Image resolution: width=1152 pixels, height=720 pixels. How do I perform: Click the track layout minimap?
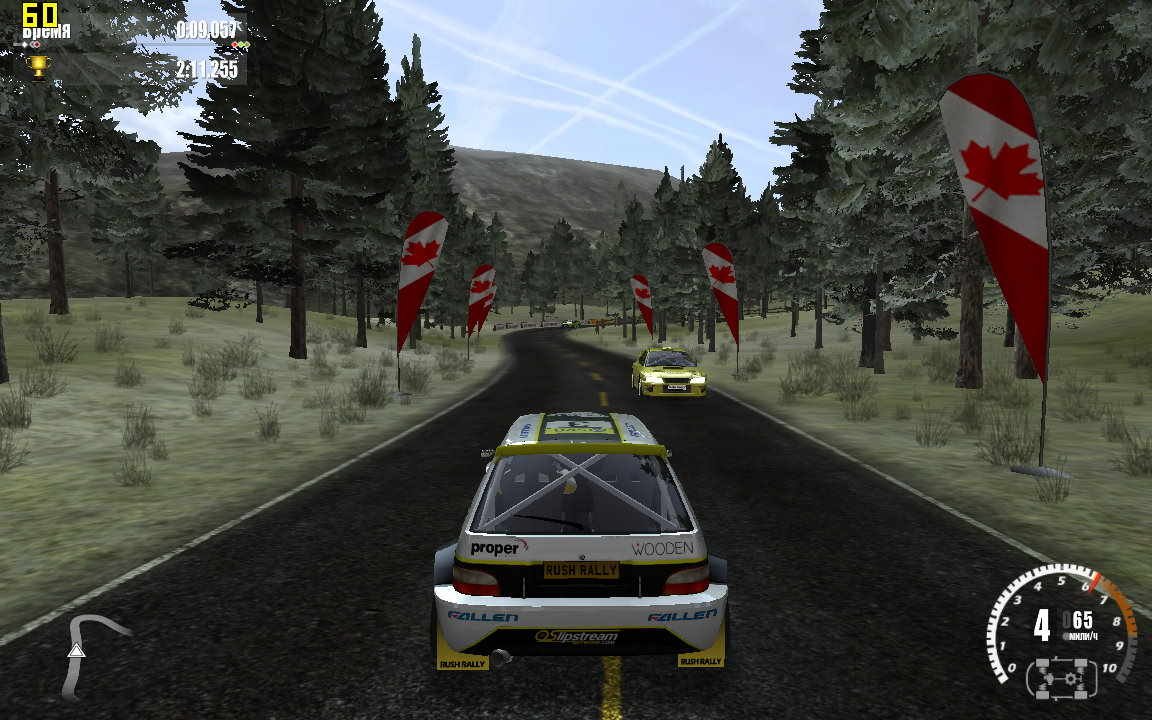click(91, 651)
